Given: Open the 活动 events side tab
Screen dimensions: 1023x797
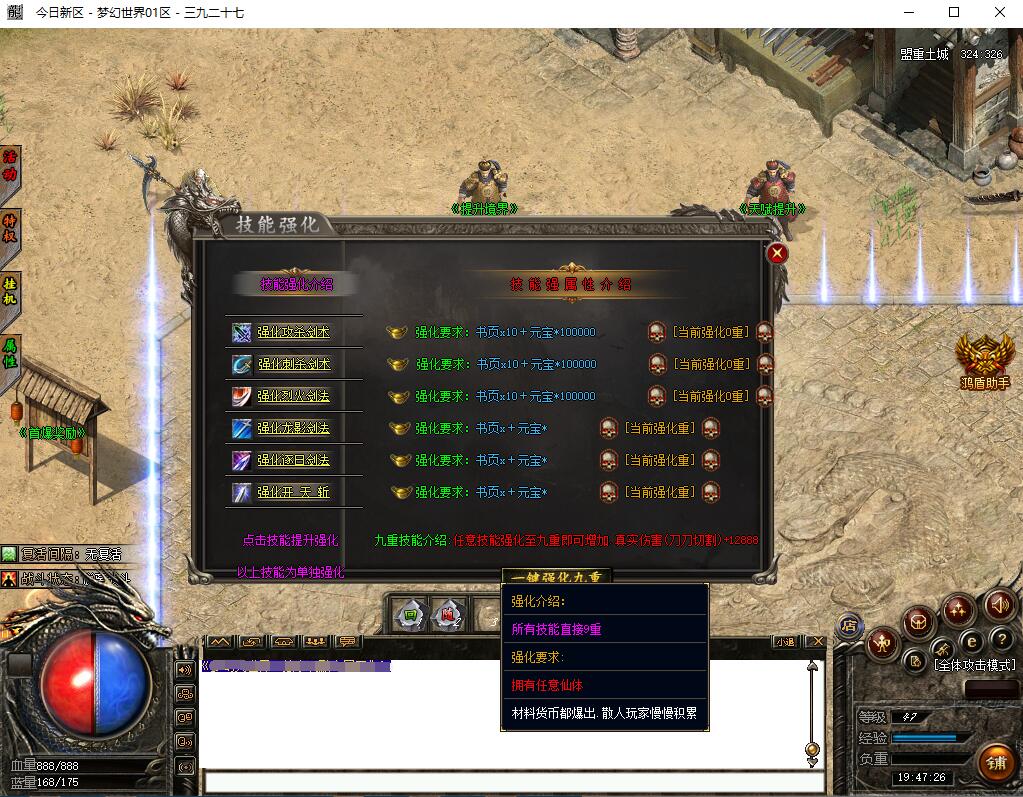Looking at the screenshot, I should point(10,166).
